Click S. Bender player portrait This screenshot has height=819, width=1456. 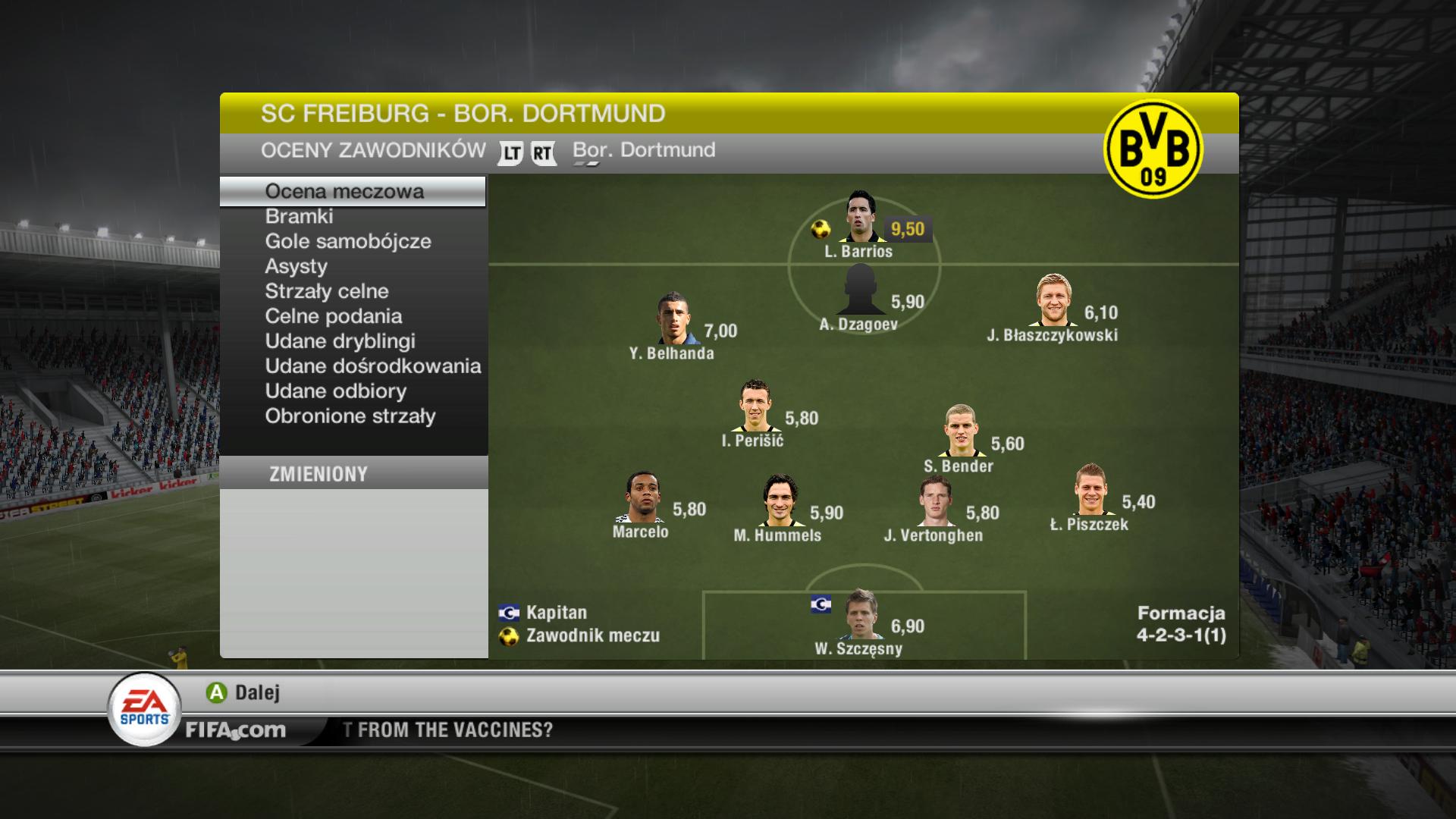[960, 431]
